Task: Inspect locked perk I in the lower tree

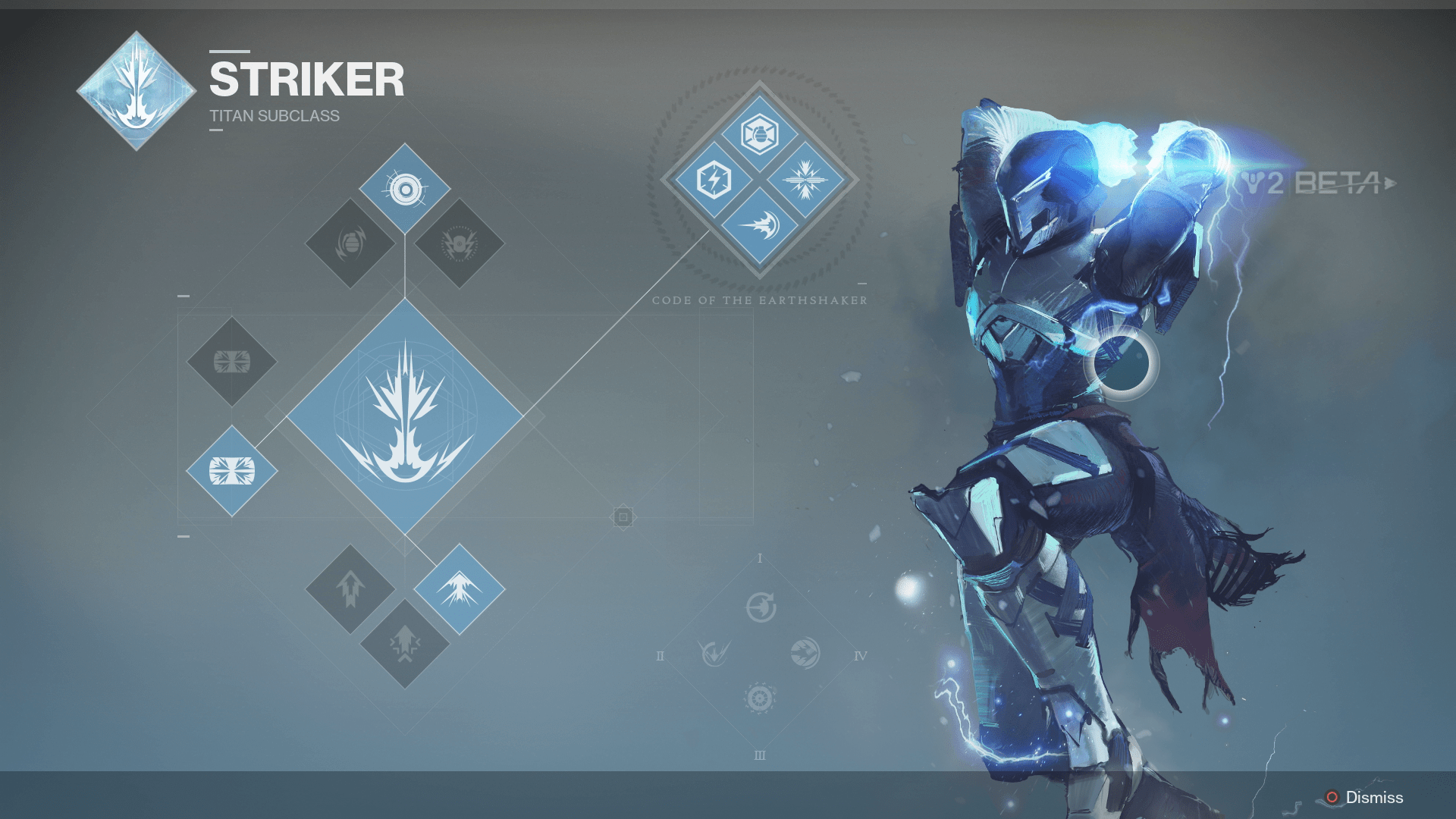Action: pyautogui.click(x=761, y=607)
